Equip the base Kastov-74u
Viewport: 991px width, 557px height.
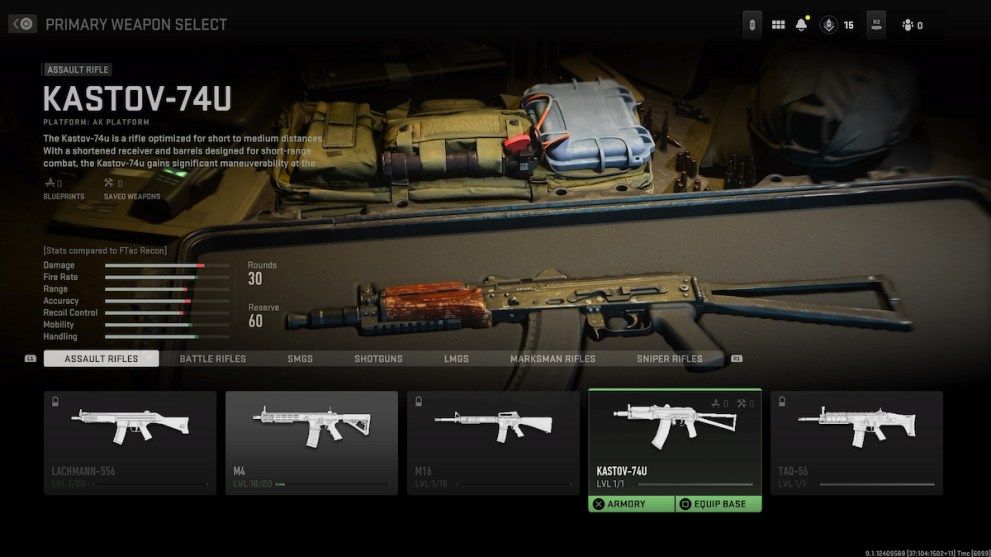(719, 504)
